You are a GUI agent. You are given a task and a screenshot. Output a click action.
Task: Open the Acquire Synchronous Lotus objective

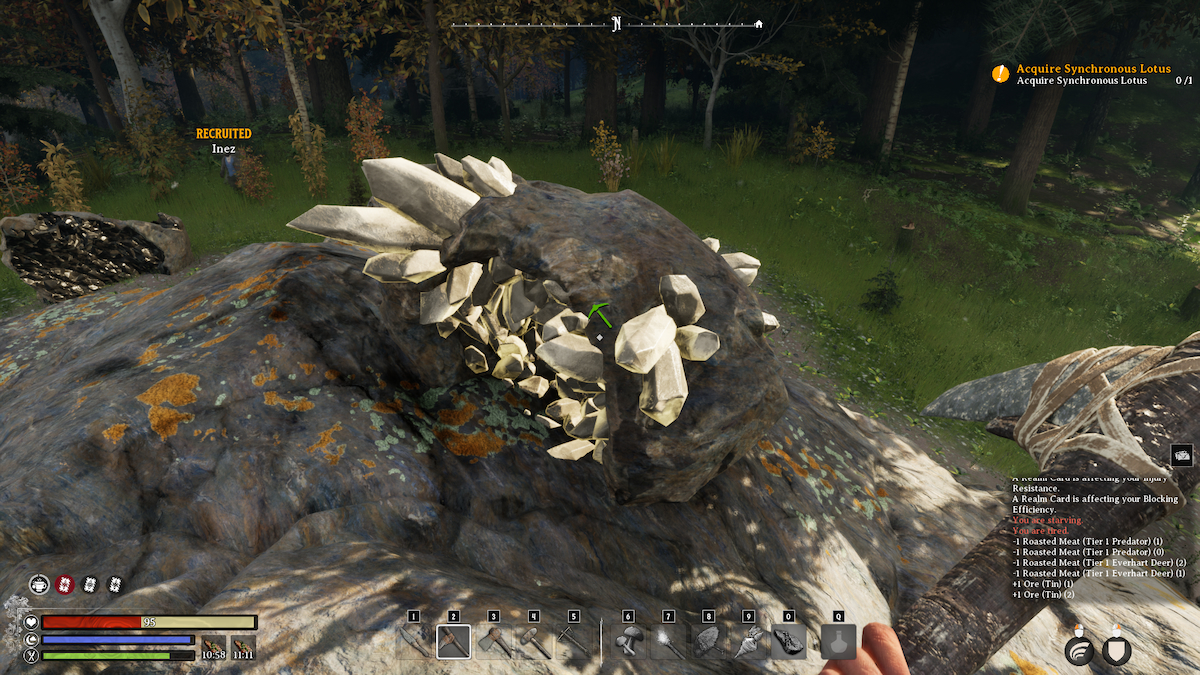click(1078, 68)
